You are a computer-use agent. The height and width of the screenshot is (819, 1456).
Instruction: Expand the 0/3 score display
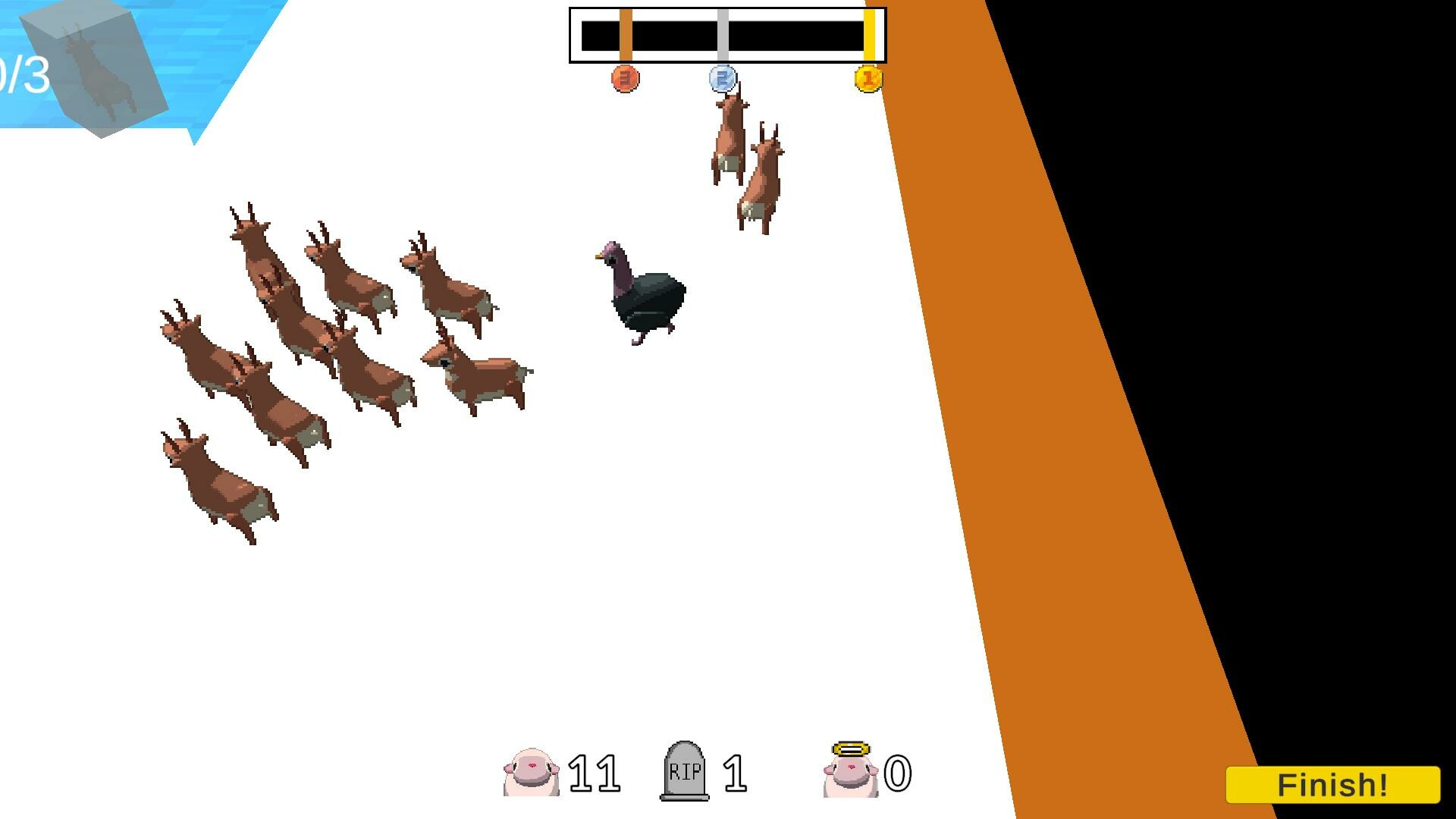[x=23, y=72]
